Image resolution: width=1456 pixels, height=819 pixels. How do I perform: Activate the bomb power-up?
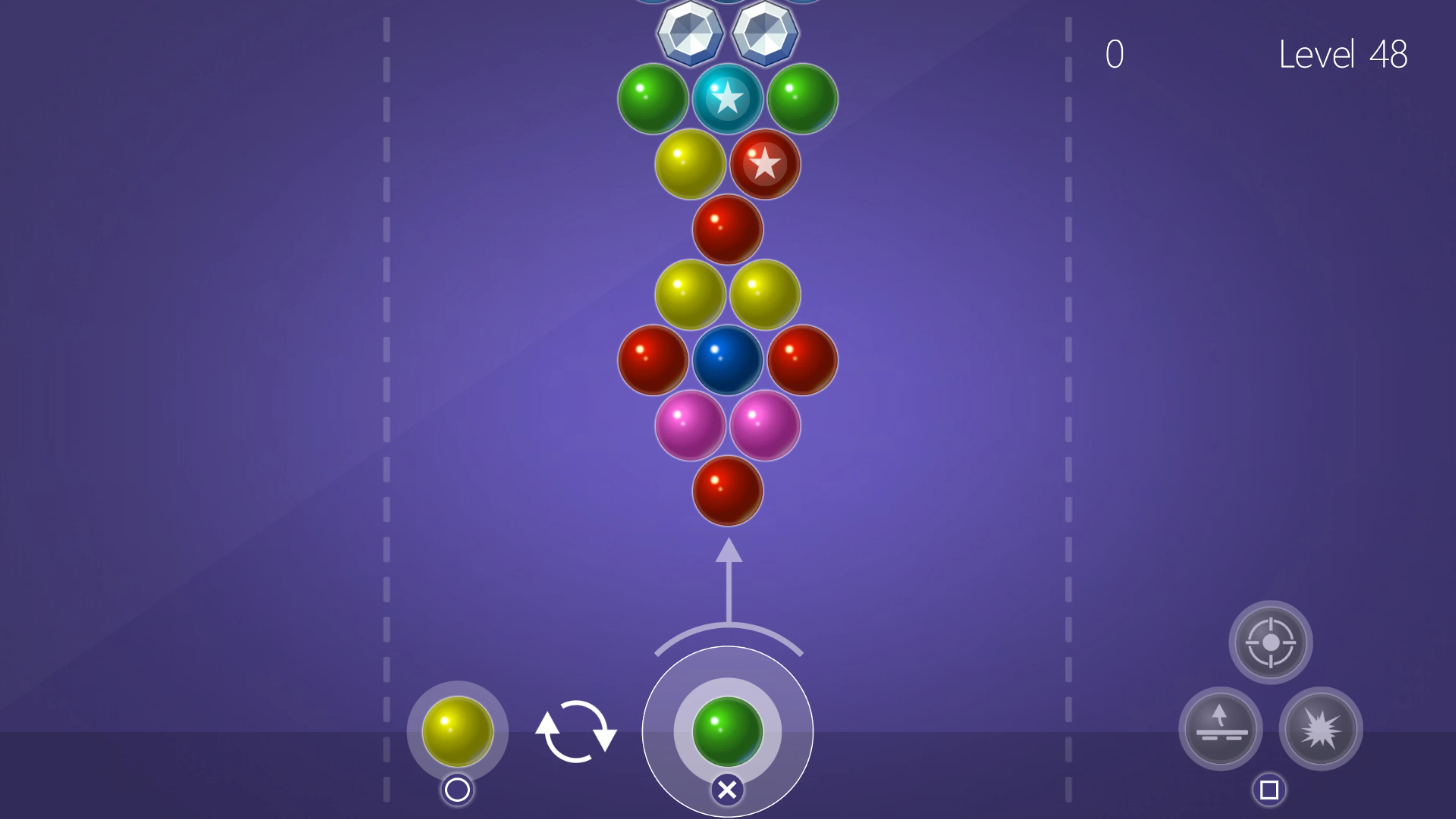click(1320, 729)
